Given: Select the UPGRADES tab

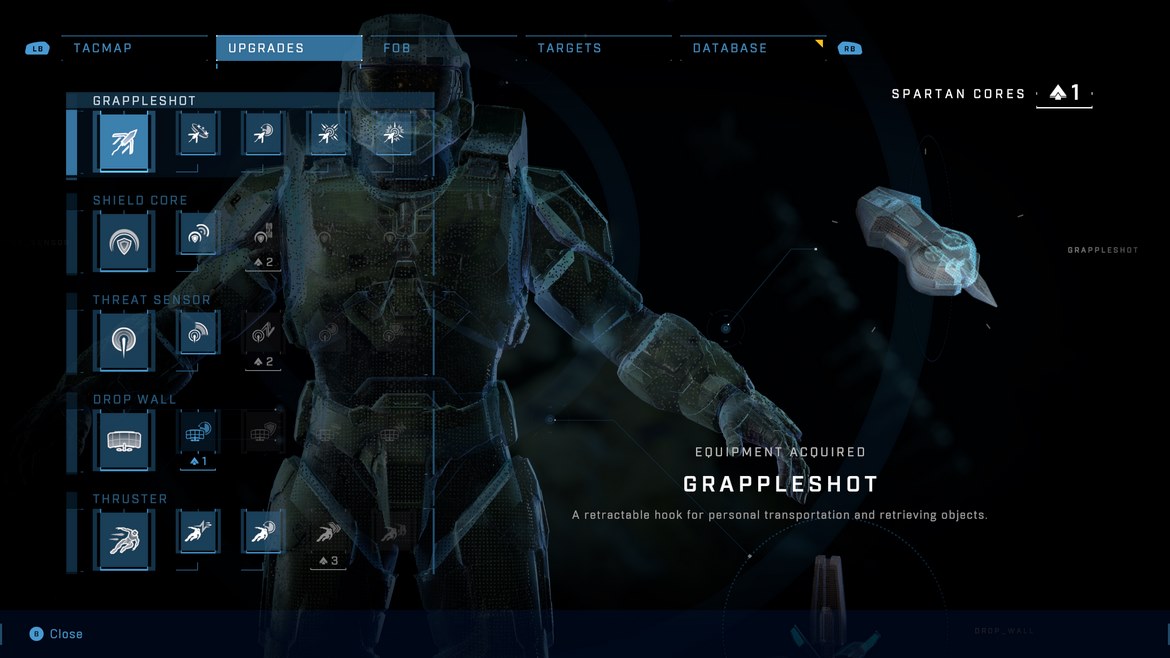Looking at the screenshot, I should pyautogui.click(x=266, y=48).
